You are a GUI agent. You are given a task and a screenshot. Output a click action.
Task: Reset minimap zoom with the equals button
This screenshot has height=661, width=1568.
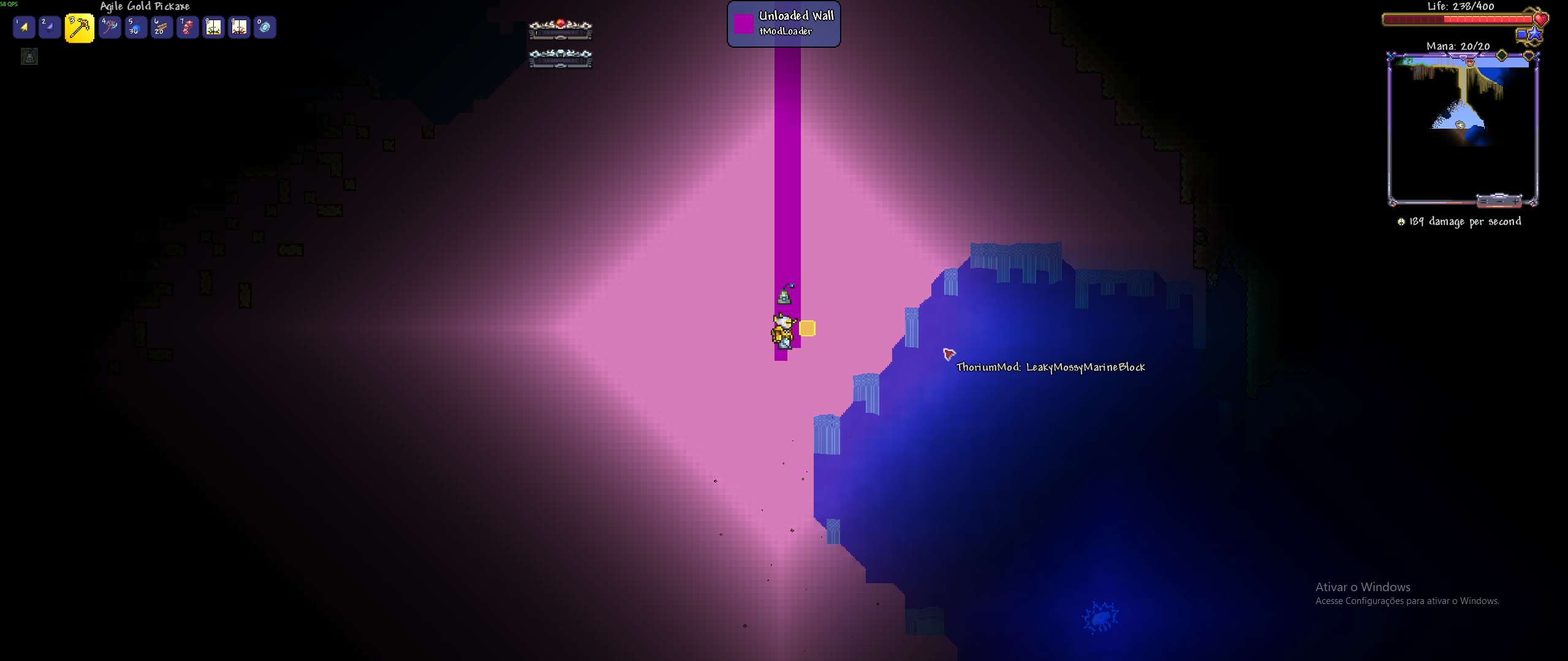pos(1483,201)
